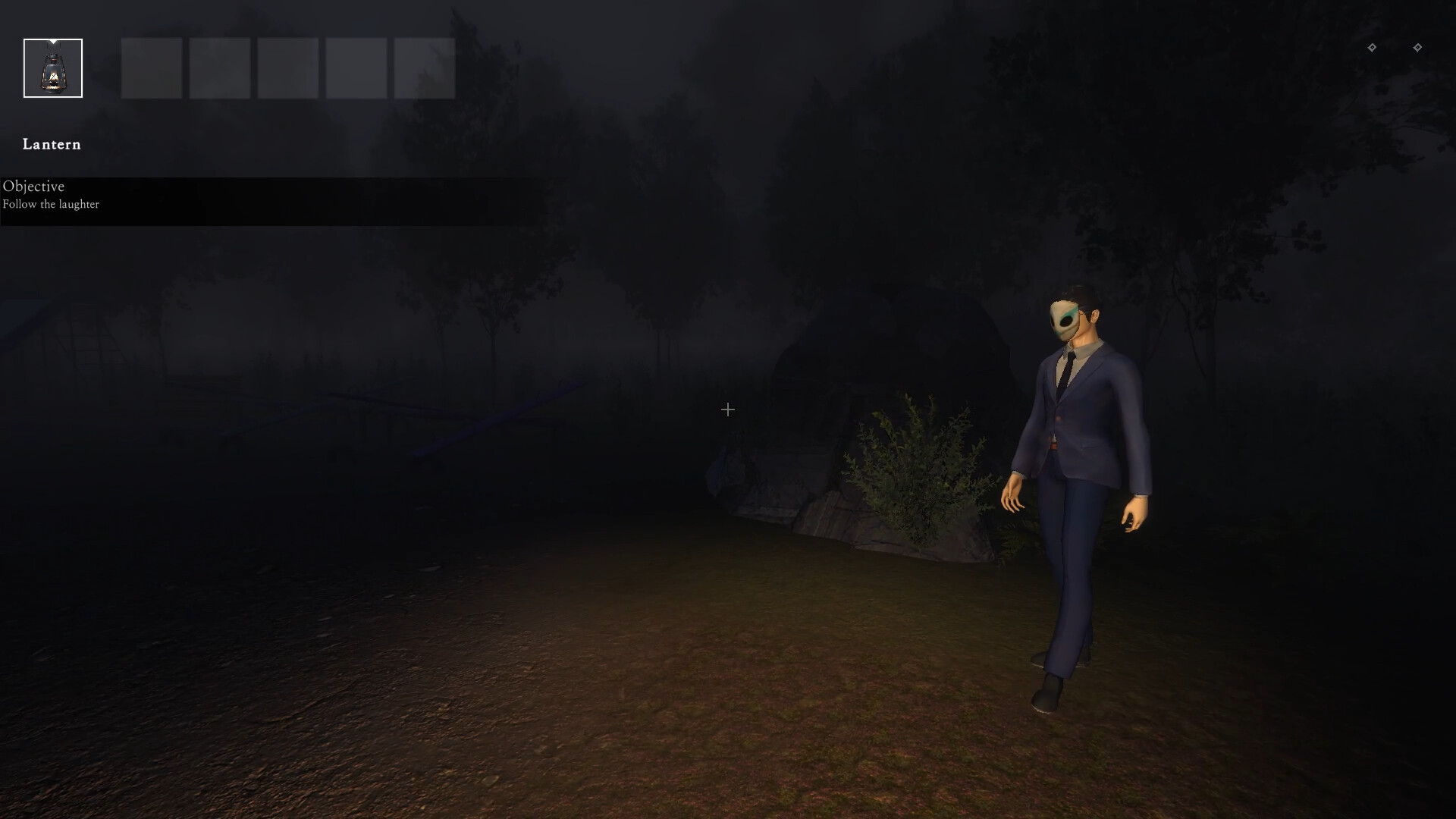1456x819 pixels.
Task: Click the second empty inventory slot
Action: (151, 68)
